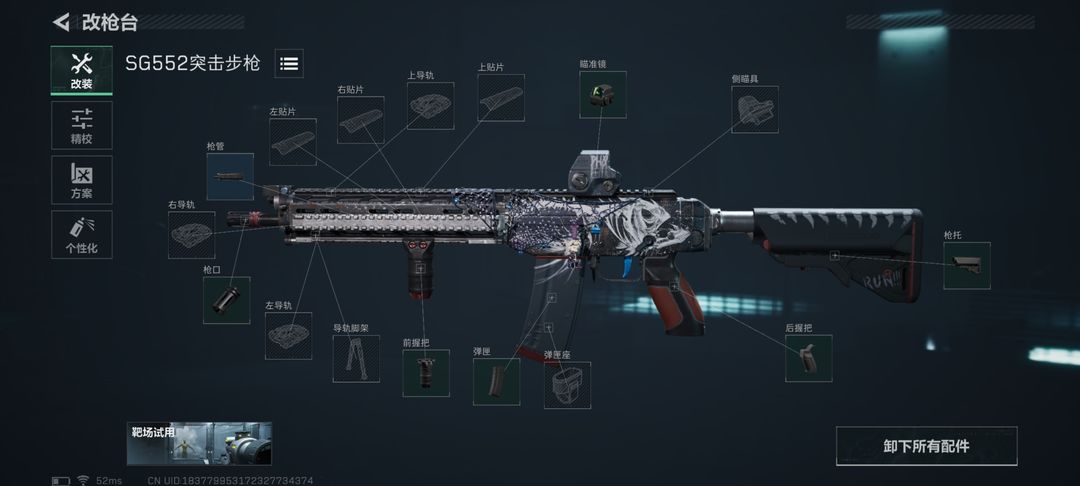Choose the 前握把 foregrip slot
Image resolution: width=1080 pixels, height=486 pixels.
coord(426,373)
